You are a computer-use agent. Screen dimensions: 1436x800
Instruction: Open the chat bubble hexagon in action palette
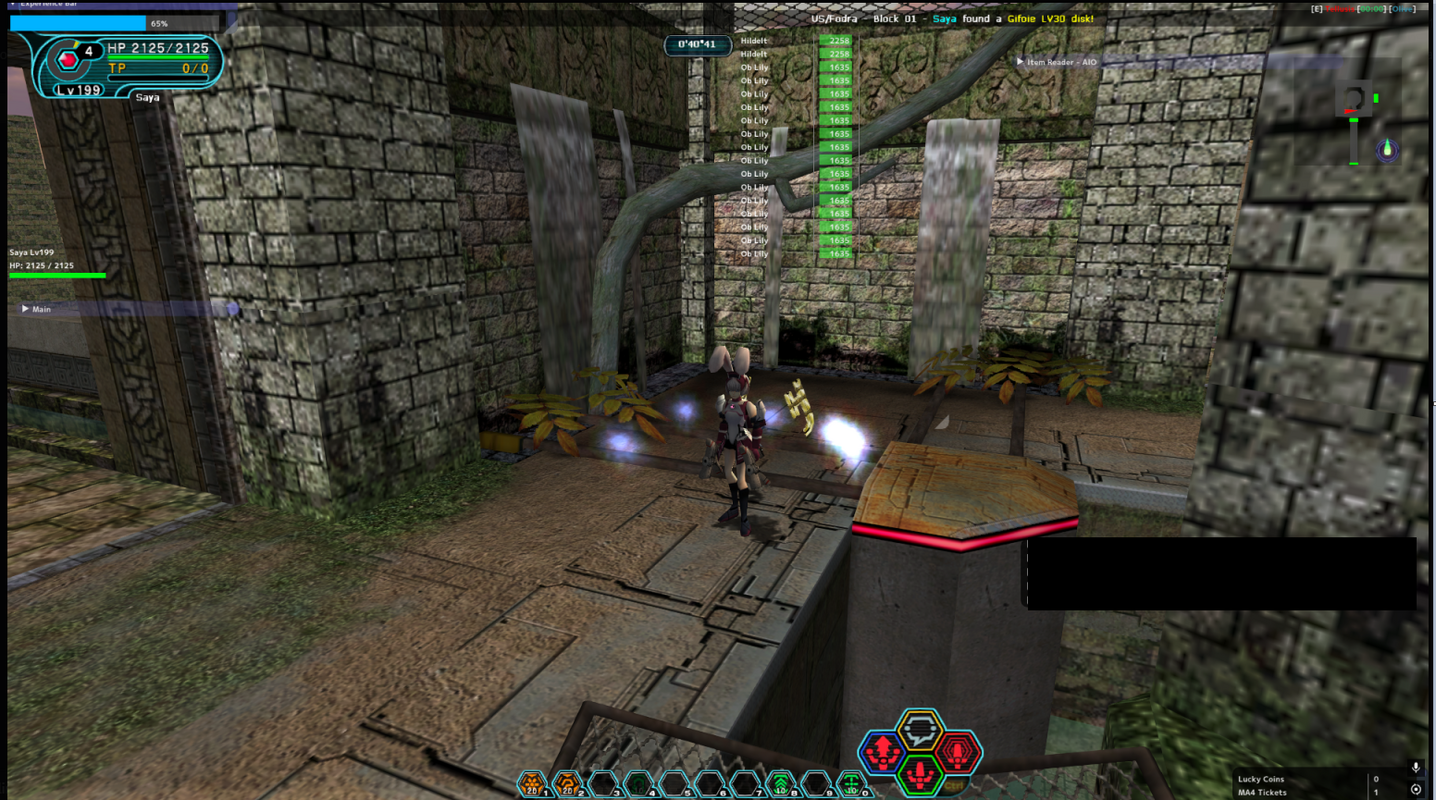tap(920, 729)
